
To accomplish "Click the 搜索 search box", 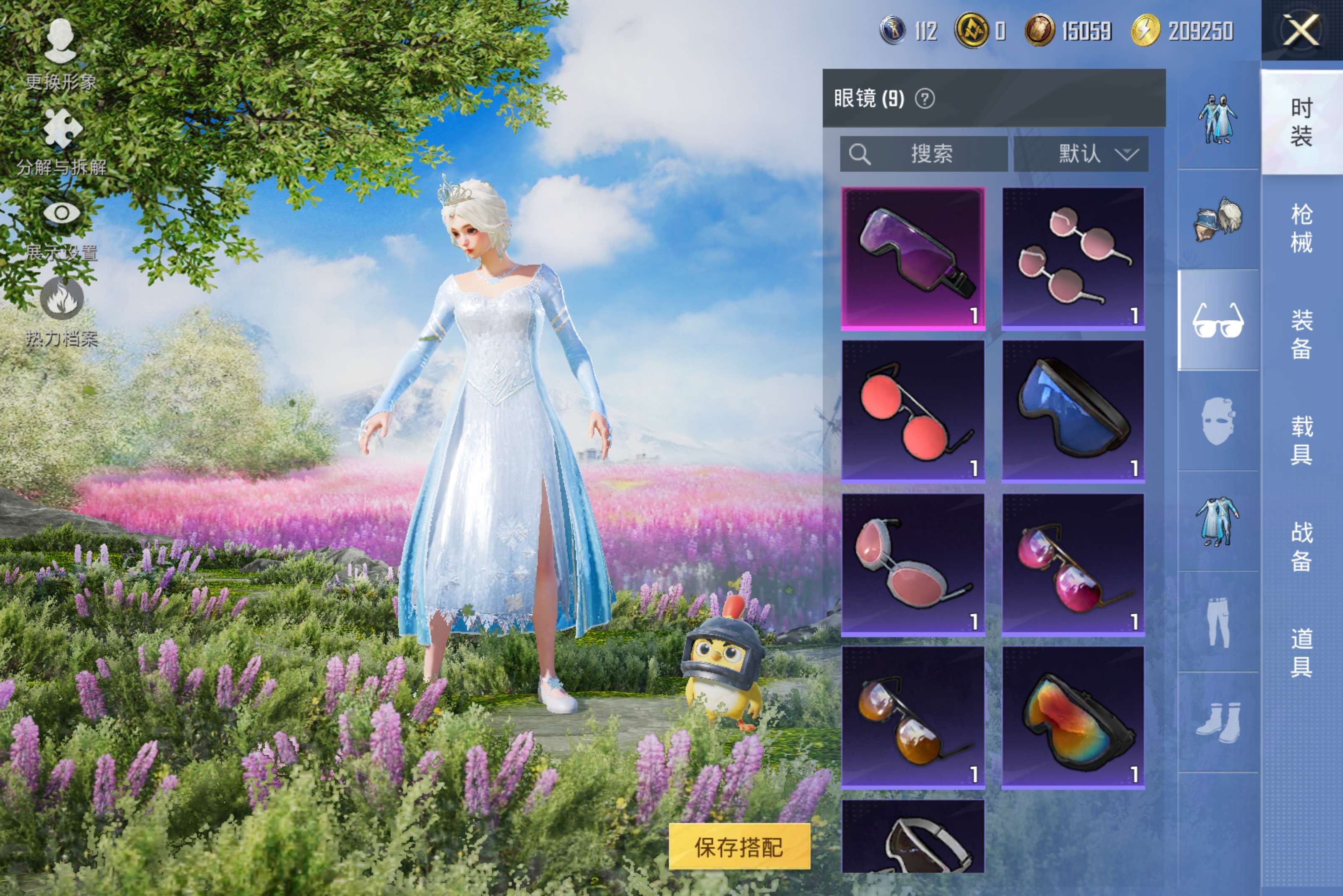I will (923, 154).
